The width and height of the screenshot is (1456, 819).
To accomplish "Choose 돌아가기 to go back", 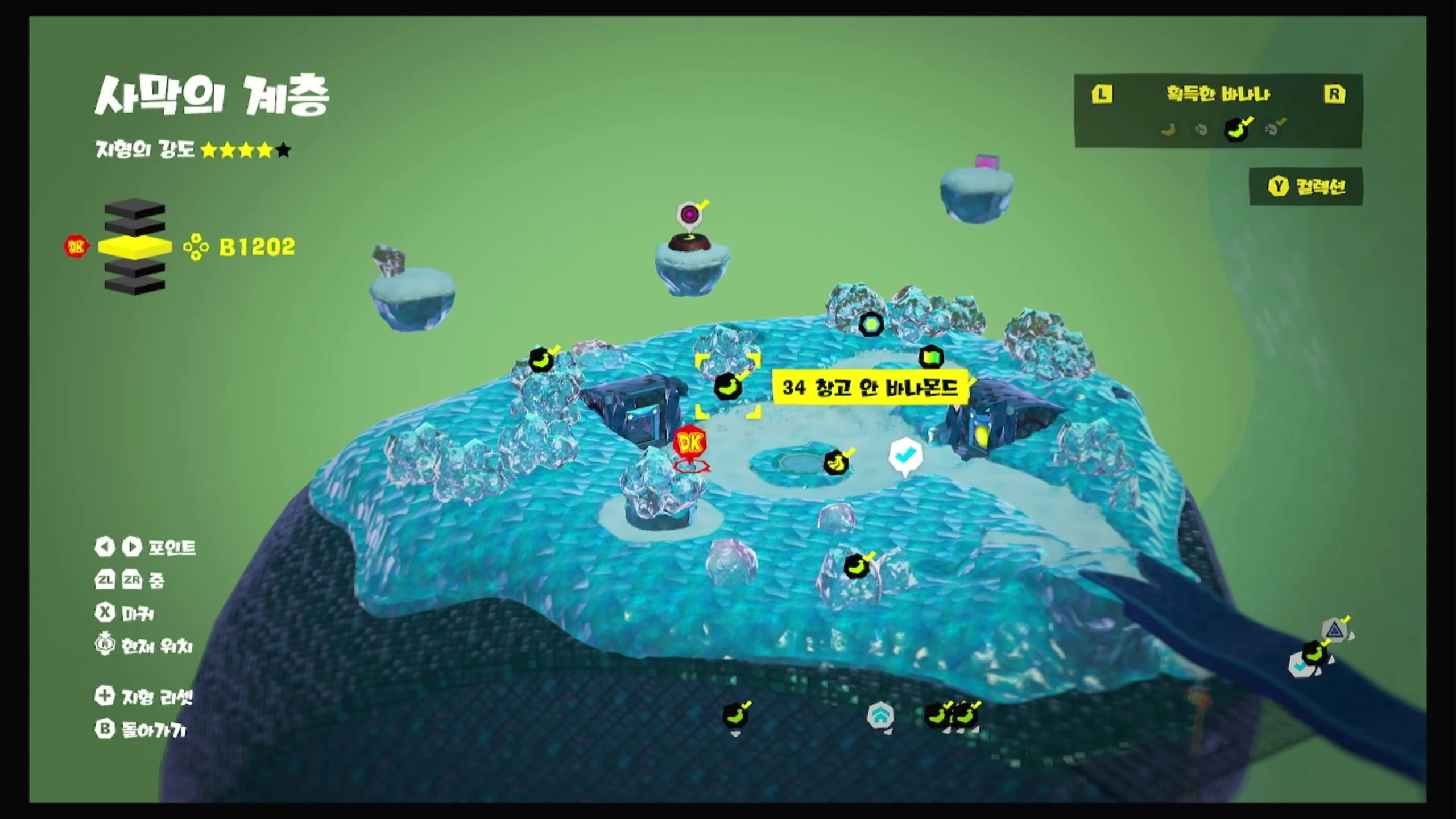I will click(141, 730).
